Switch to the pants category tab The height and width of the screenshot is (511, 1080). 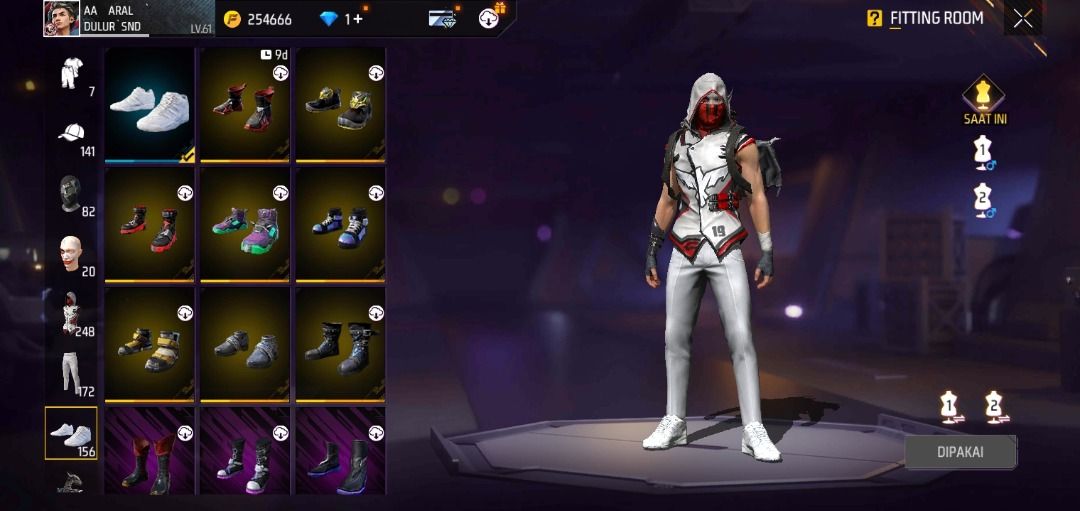click(x=71, y=373)
